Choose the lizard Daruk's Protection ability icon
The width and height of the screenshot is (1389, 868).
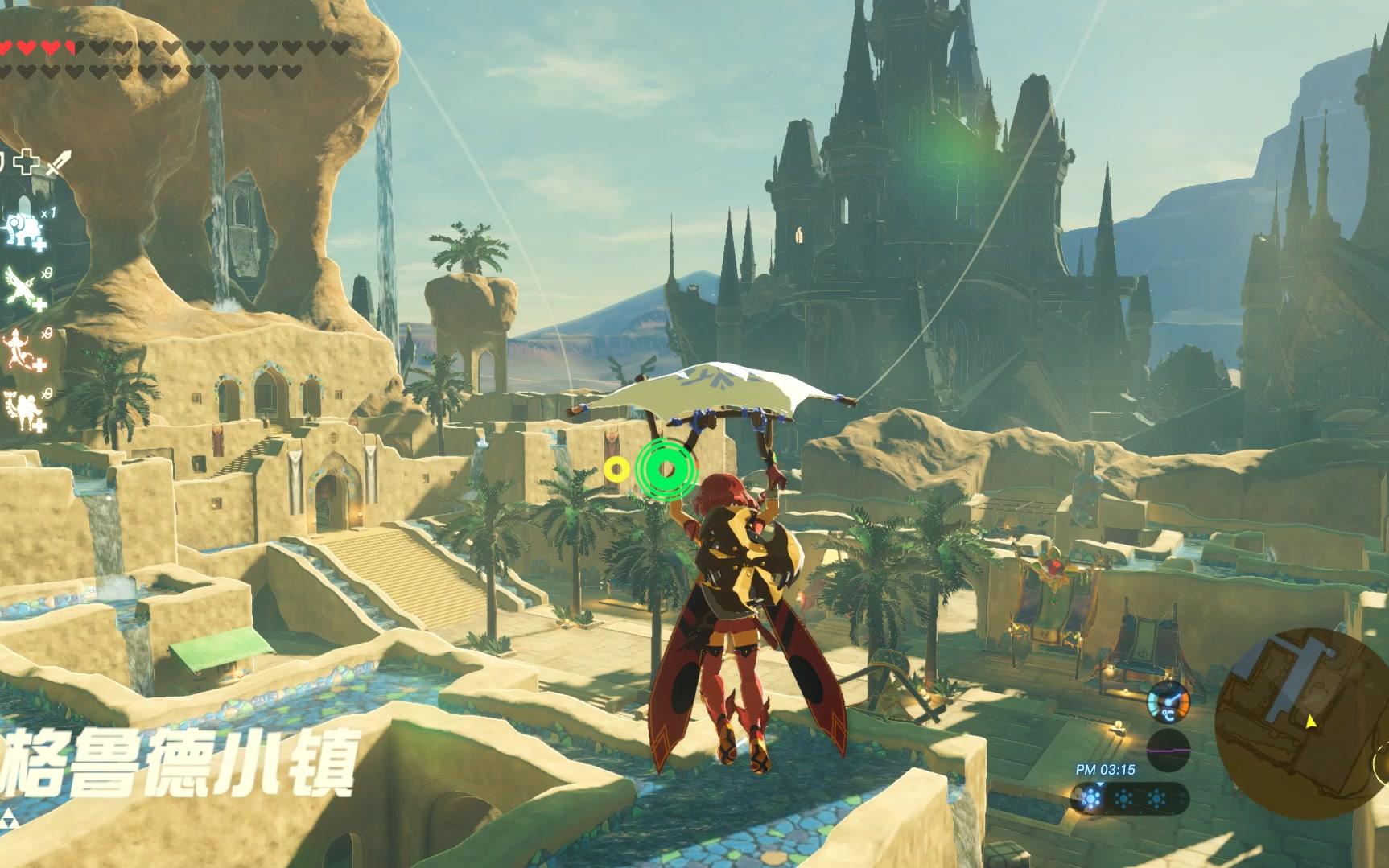[x=22, y=348]
